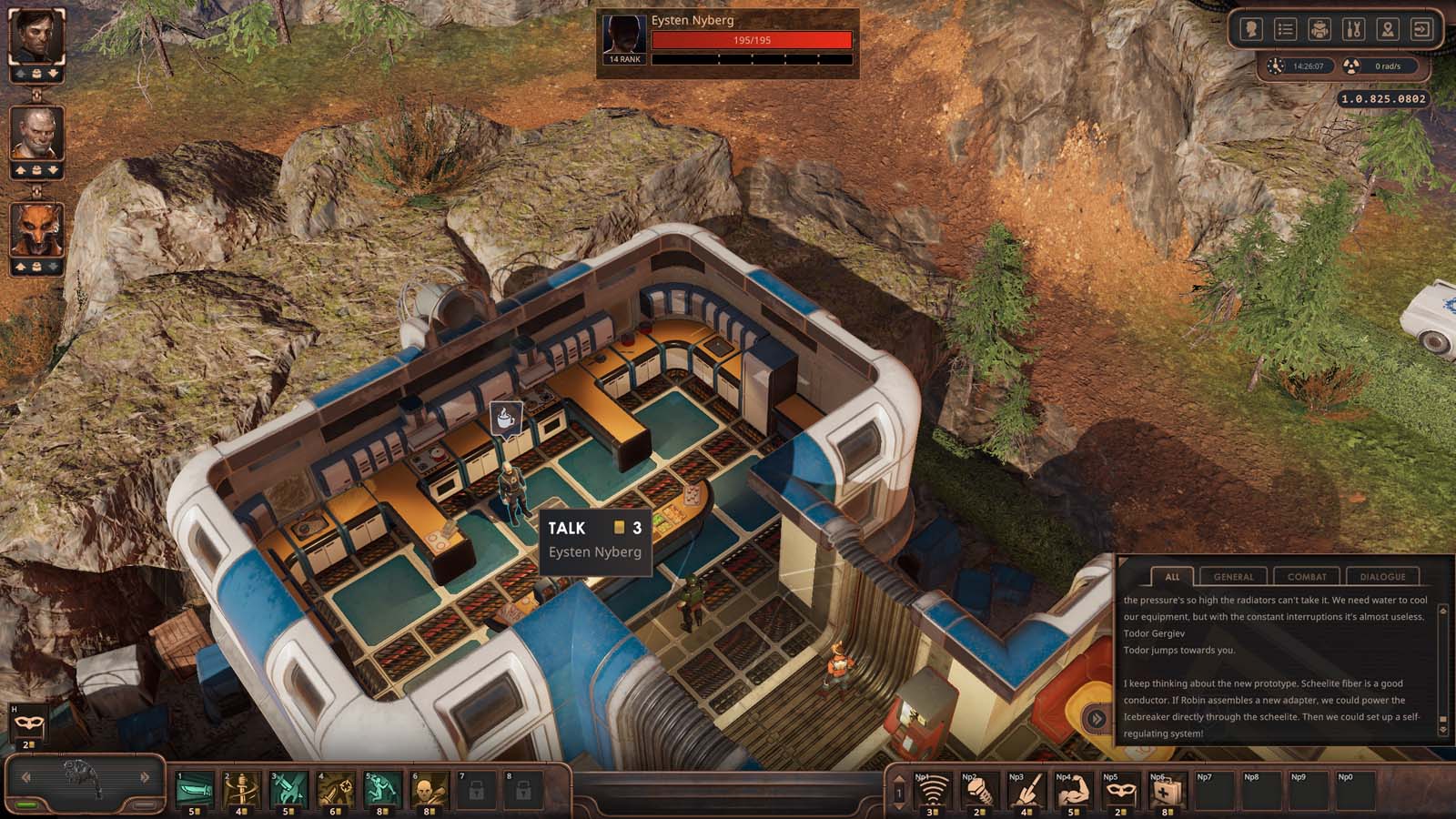
Task: Click the exit door icon
Action: tap(1421, 29)
